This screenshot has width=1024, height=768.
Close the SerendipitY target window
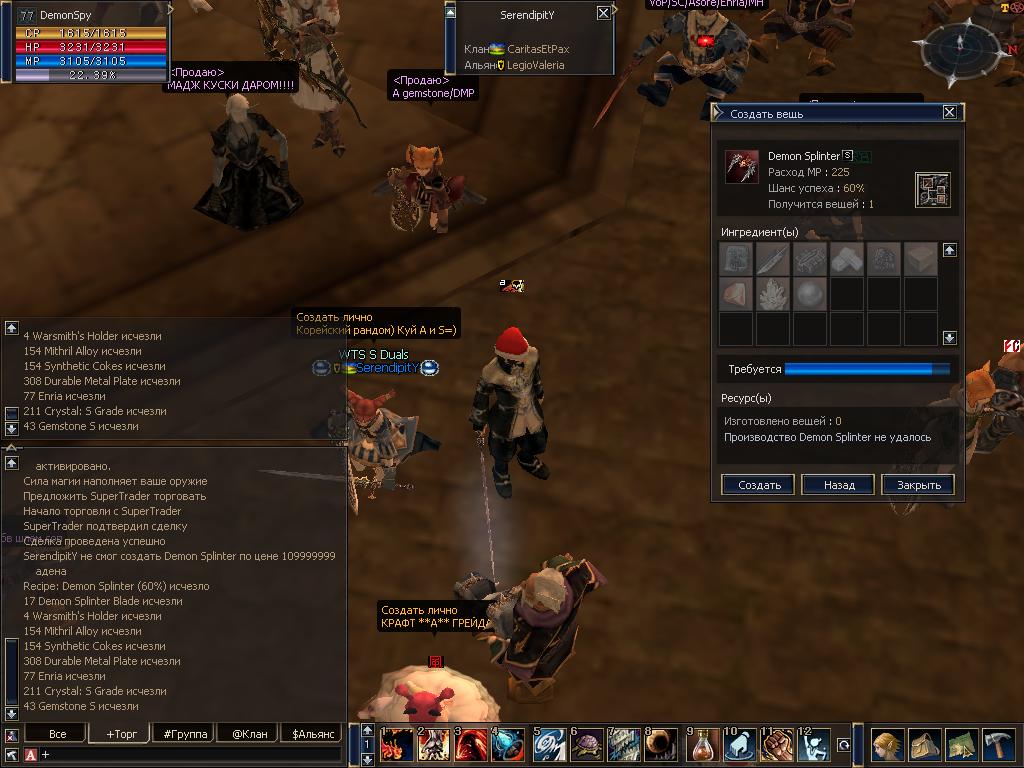[603, 14]
